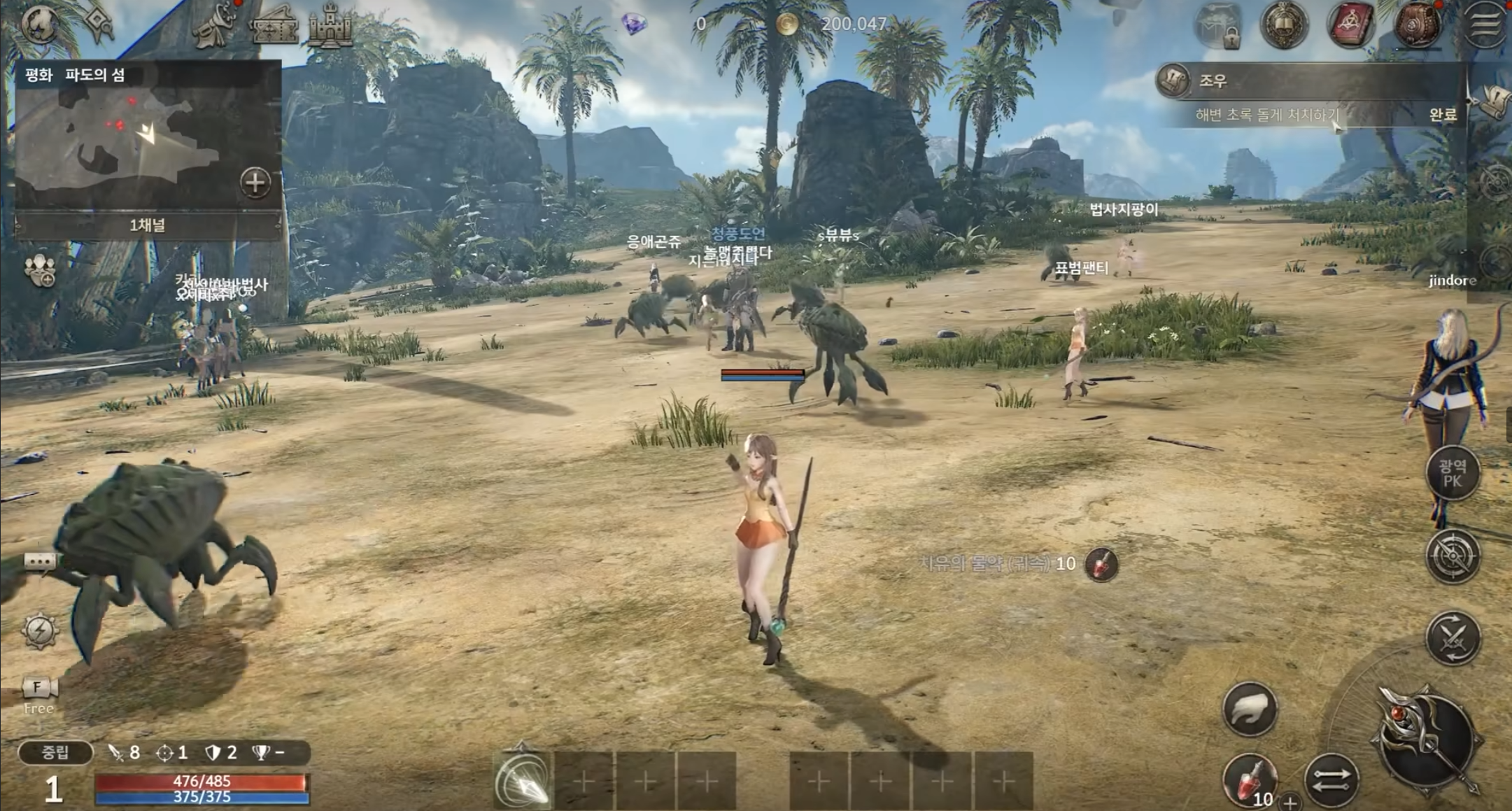Expand the minimap with plus button

pyautogui.click(x=255, y=183)
